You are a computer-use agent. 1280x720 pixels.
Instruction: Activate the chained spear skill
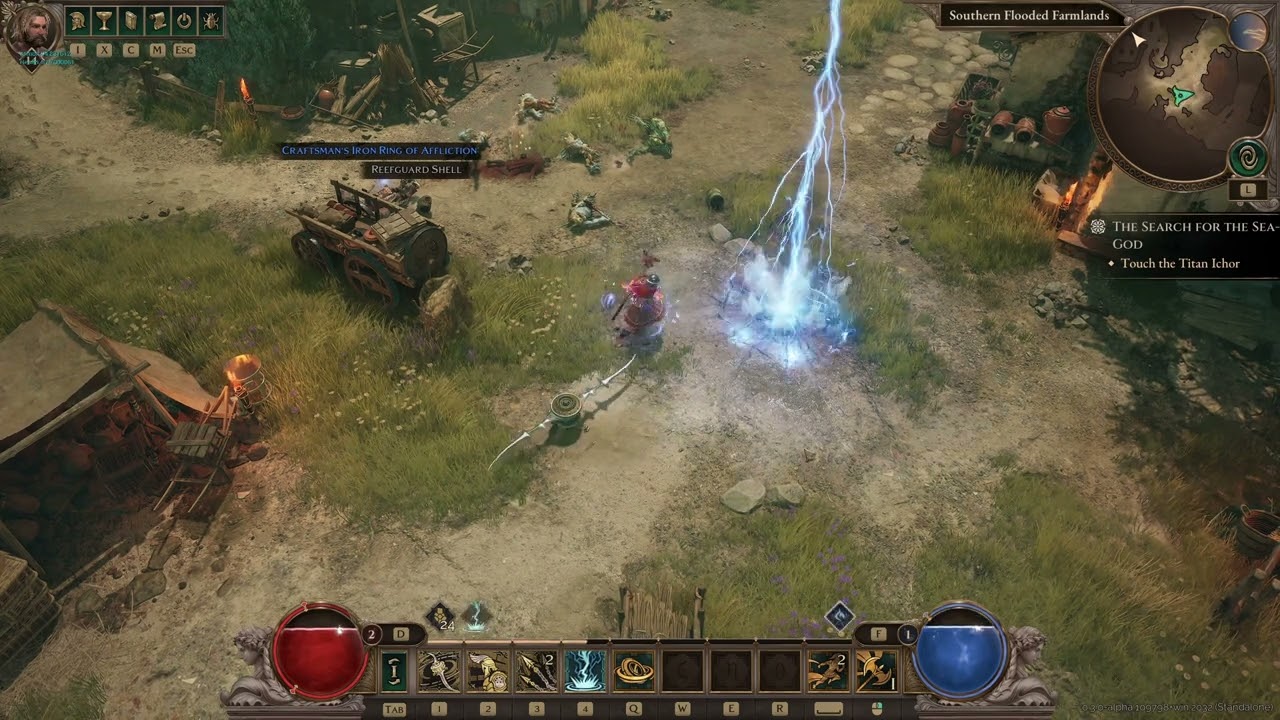(536, 671)
